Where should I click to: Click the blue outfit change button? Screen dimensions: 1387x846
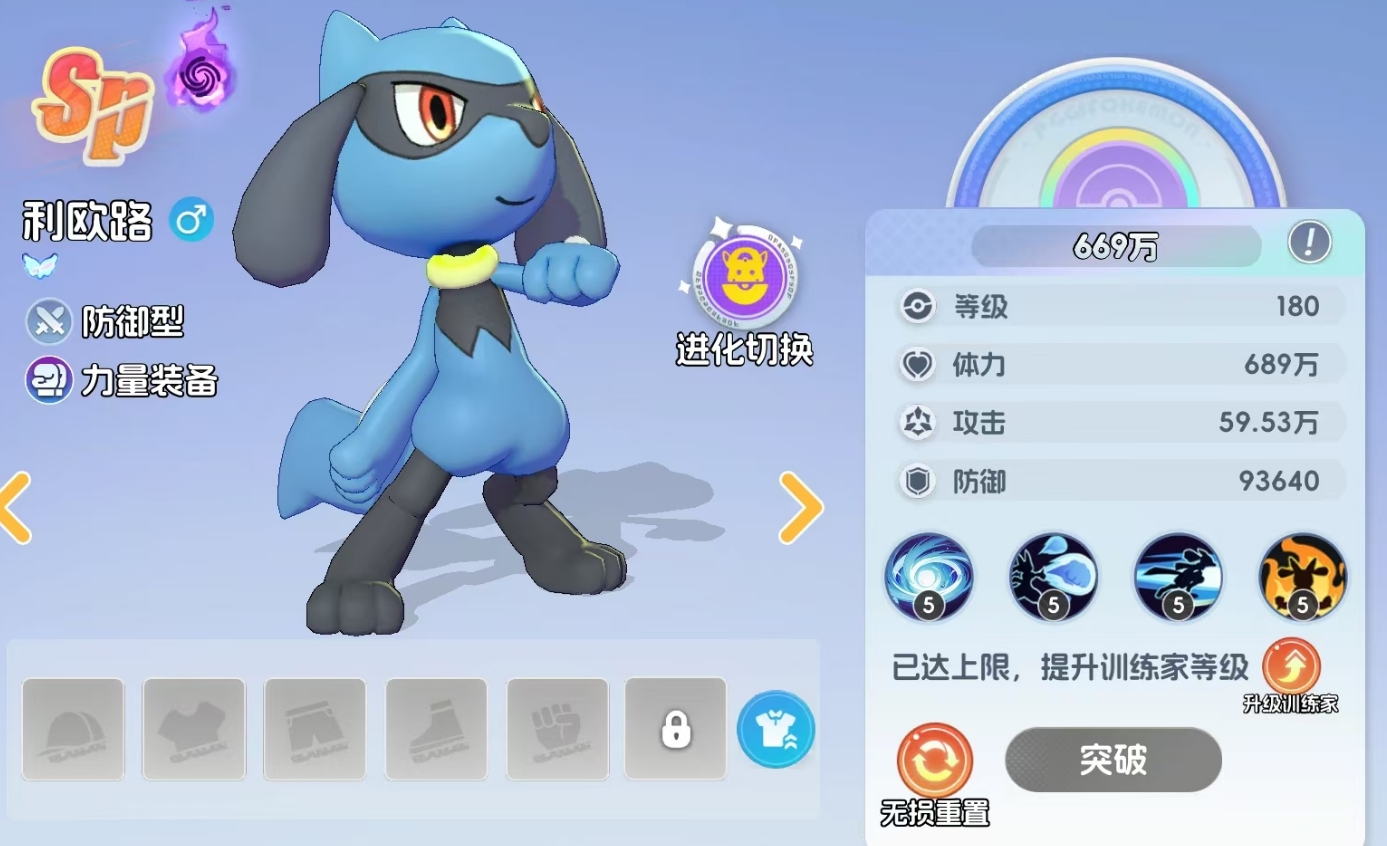pos(775,730)
